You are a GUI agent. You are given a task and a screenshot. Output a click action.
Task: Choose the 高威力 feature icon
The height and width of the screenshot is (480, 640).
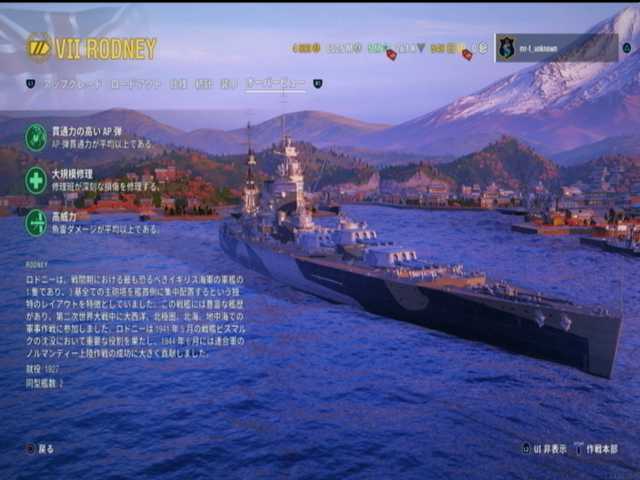point(36,222)
